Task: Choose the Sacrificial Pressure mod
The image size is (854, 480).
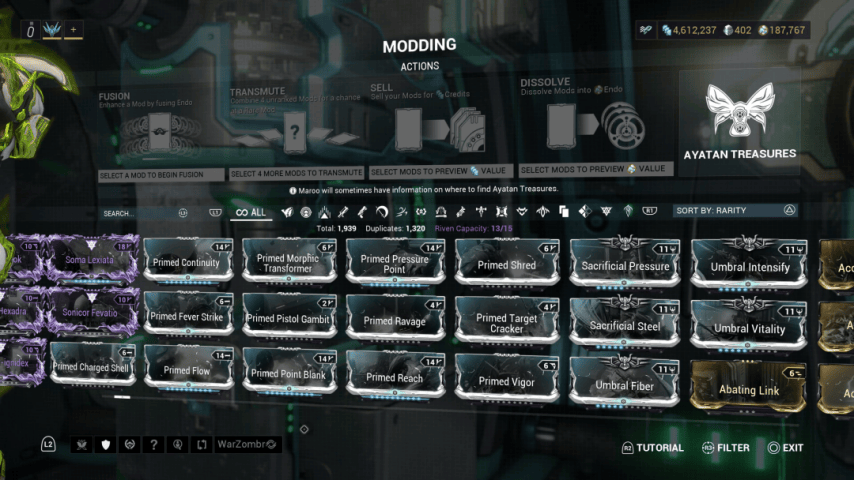Action: [x=625, y=265]
